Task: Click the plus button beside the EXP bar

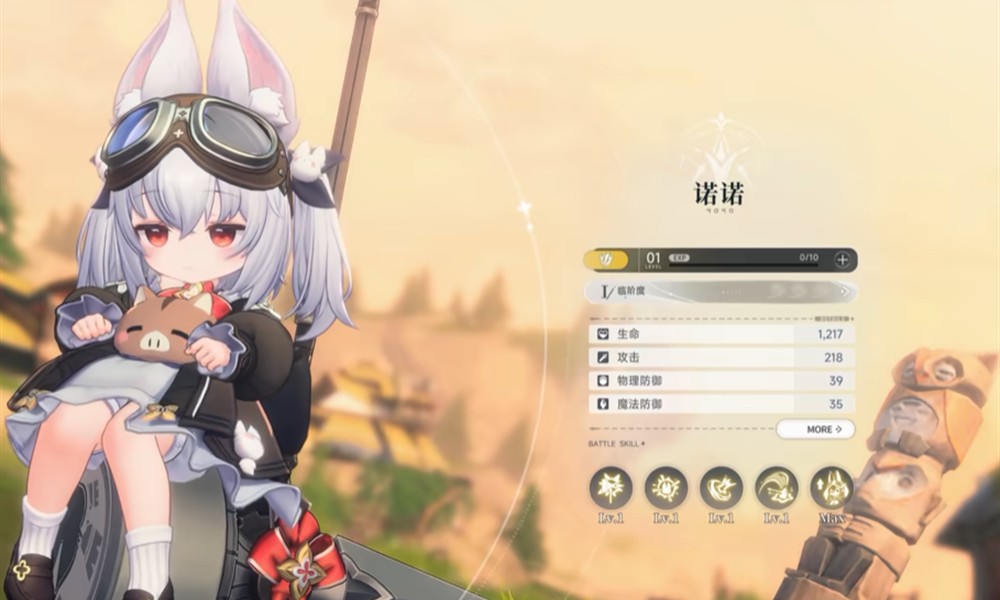Action: click(x=842, y=260)
